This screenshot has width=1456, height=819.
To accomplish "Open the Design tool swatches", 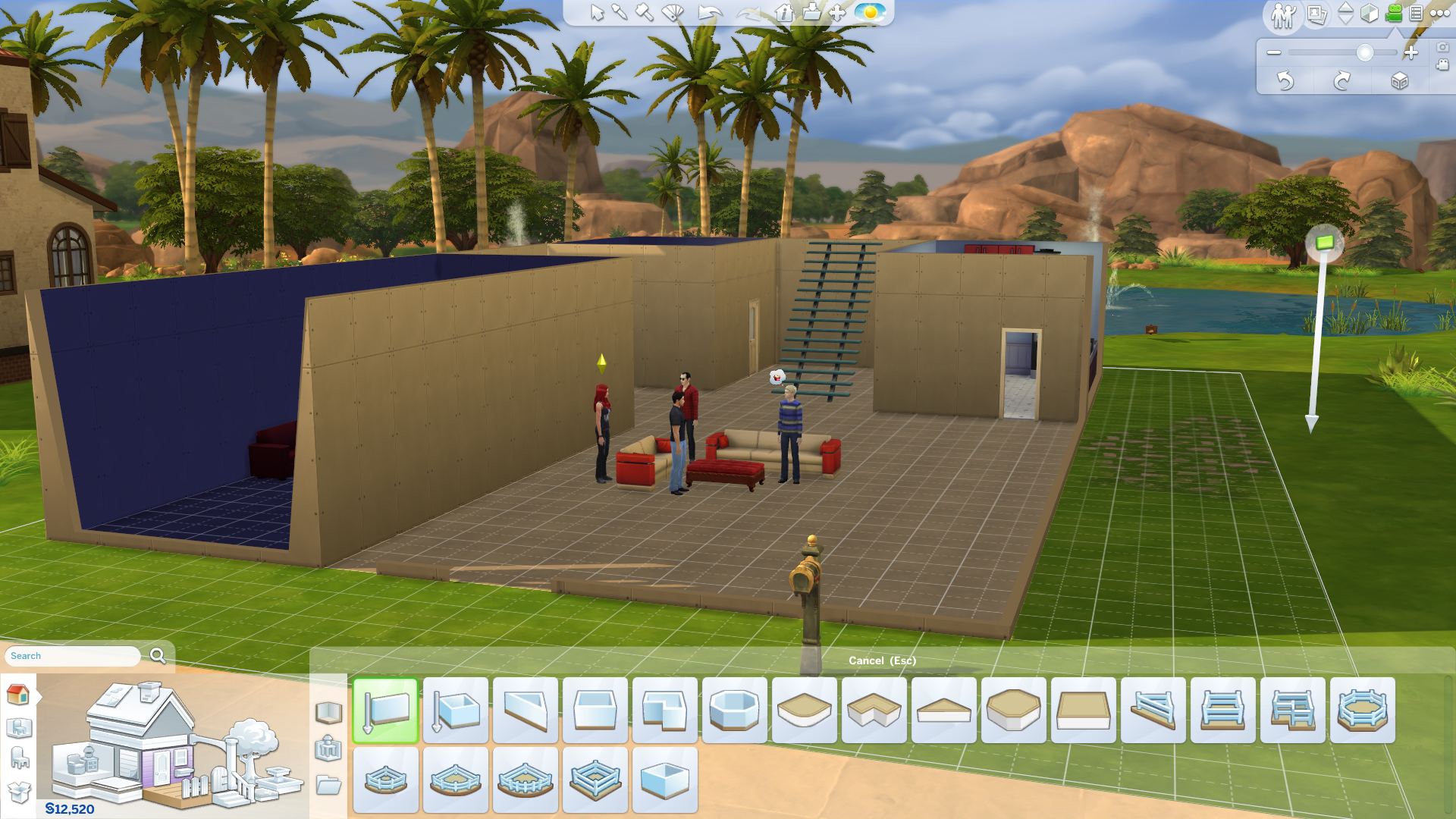I will coord(671,13).
